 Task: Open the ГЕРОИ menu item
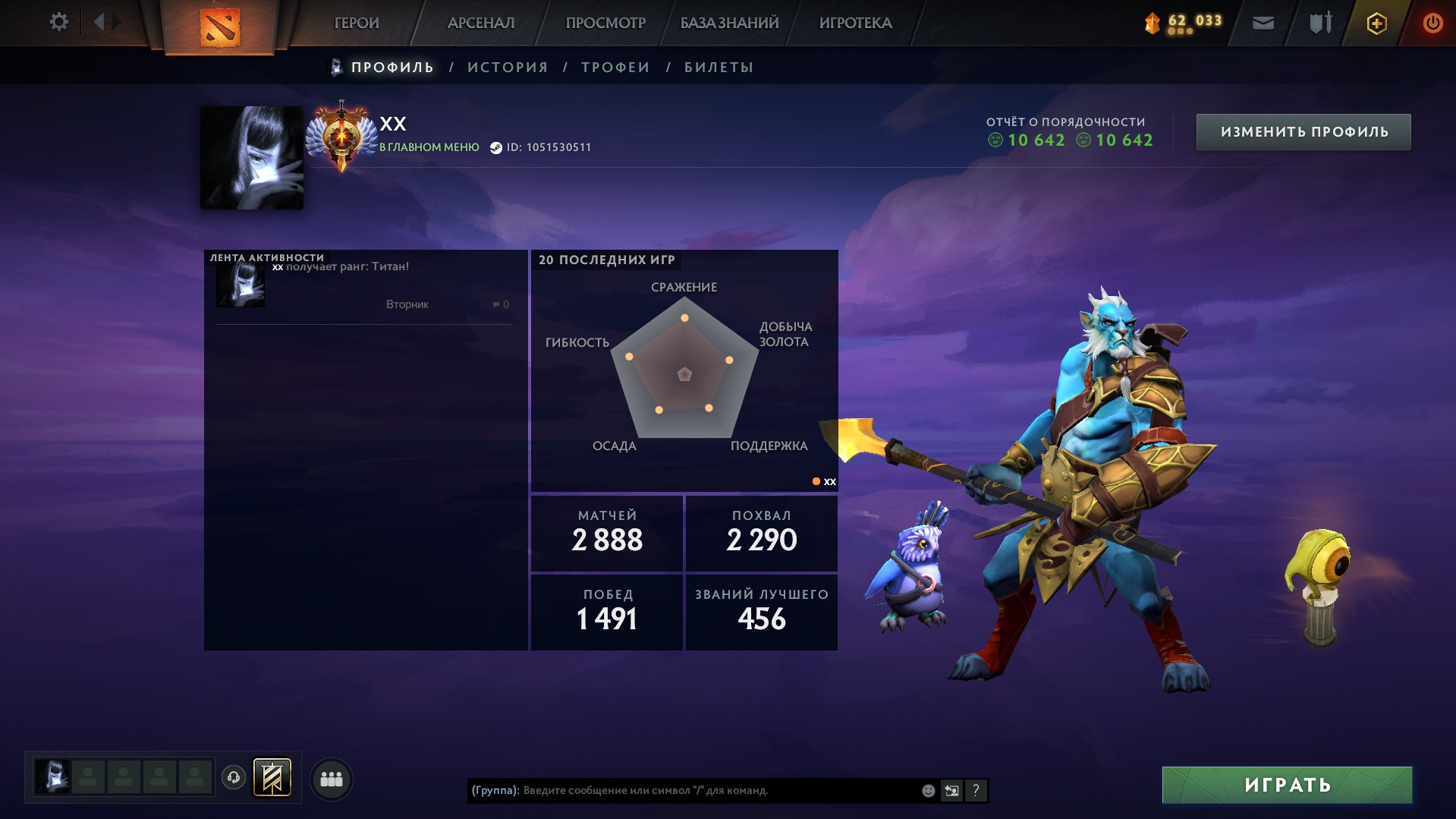click(357, 23)
